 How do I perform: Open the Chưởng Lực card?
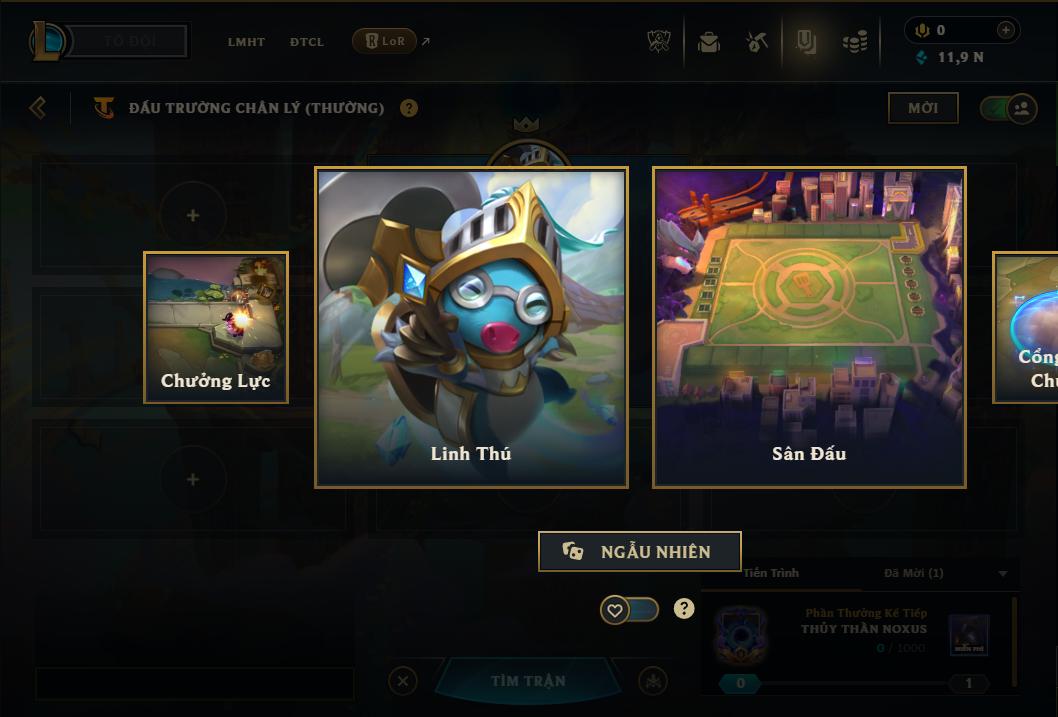(x=216, y=327)
